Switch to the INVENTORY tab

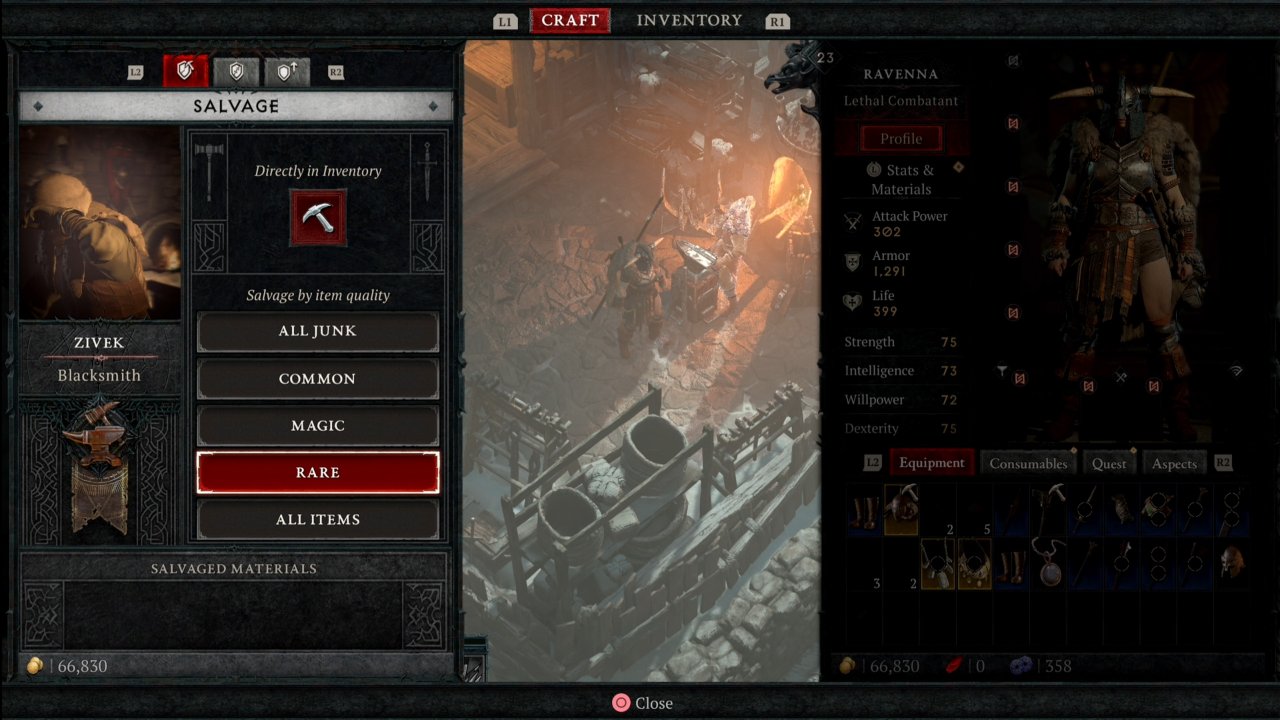688,20
